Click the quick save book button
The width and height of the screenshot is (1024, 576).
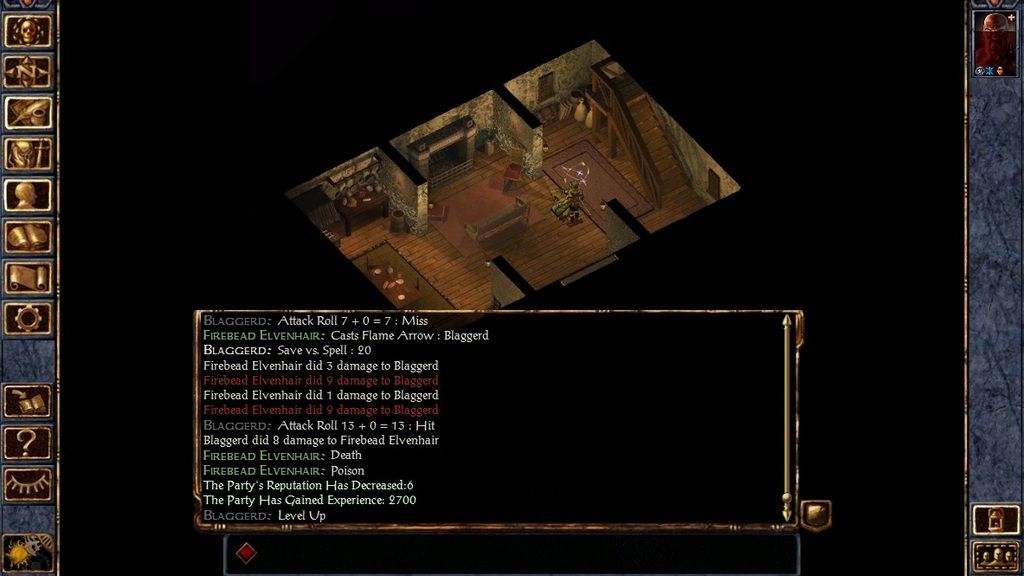[x=28, y=400]
